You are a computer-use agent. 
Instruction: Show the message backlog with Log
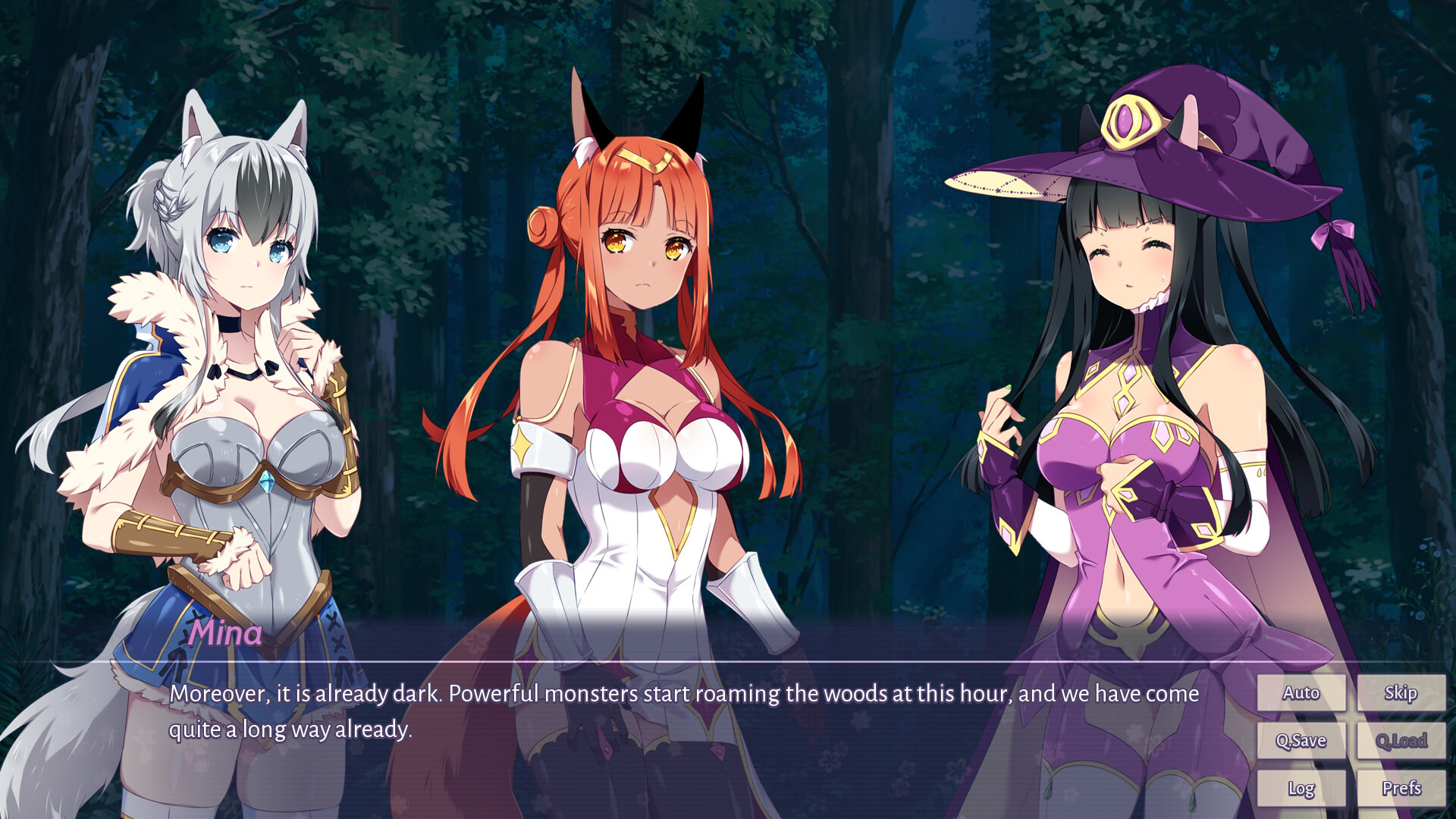point(1301,789)
